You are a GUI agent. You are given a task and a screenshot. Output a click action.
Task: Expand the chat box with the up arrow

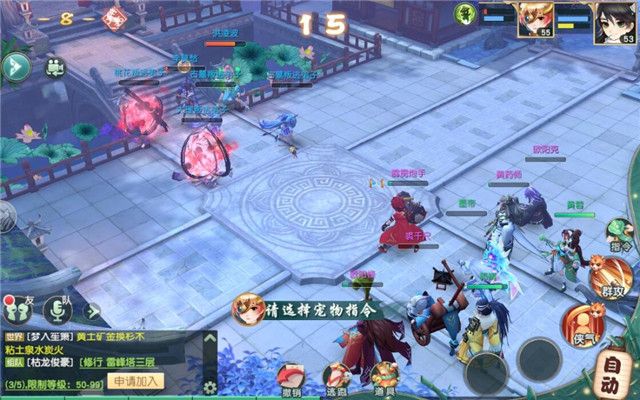click(x=209, y=339)
